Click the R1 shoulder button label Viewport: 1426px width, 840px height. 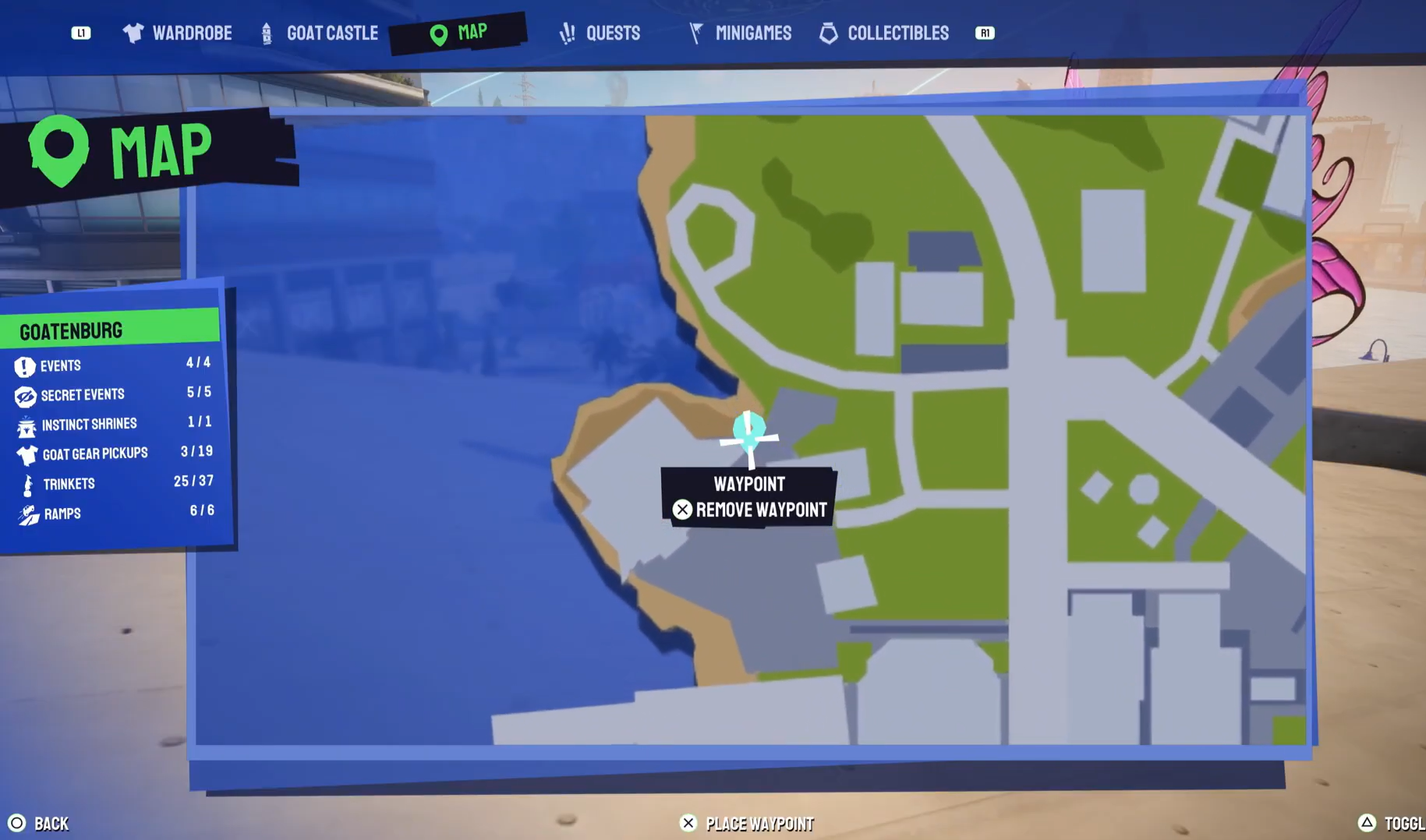point(984,33)
